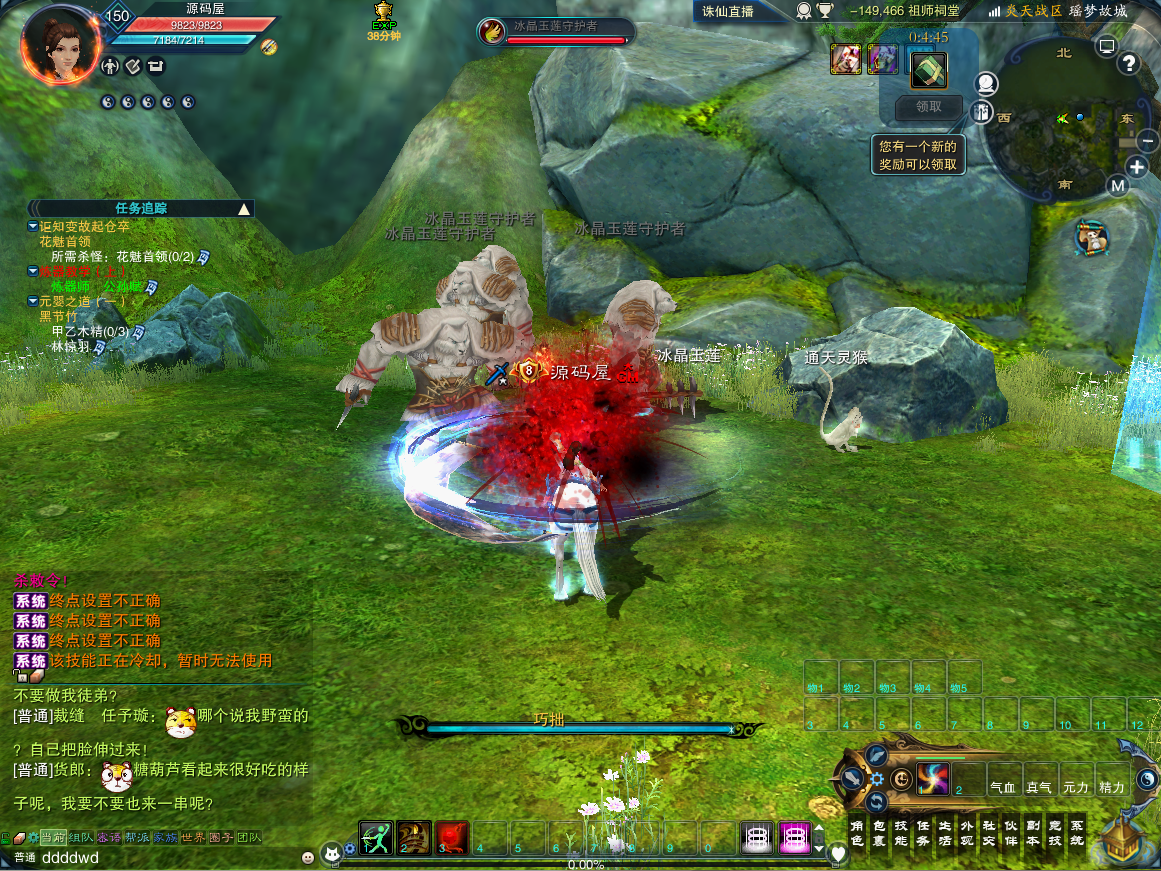This screenshot has width=1161, height=871.
Task: Click the 领取 reward claim button
Action: pos(928,107)
